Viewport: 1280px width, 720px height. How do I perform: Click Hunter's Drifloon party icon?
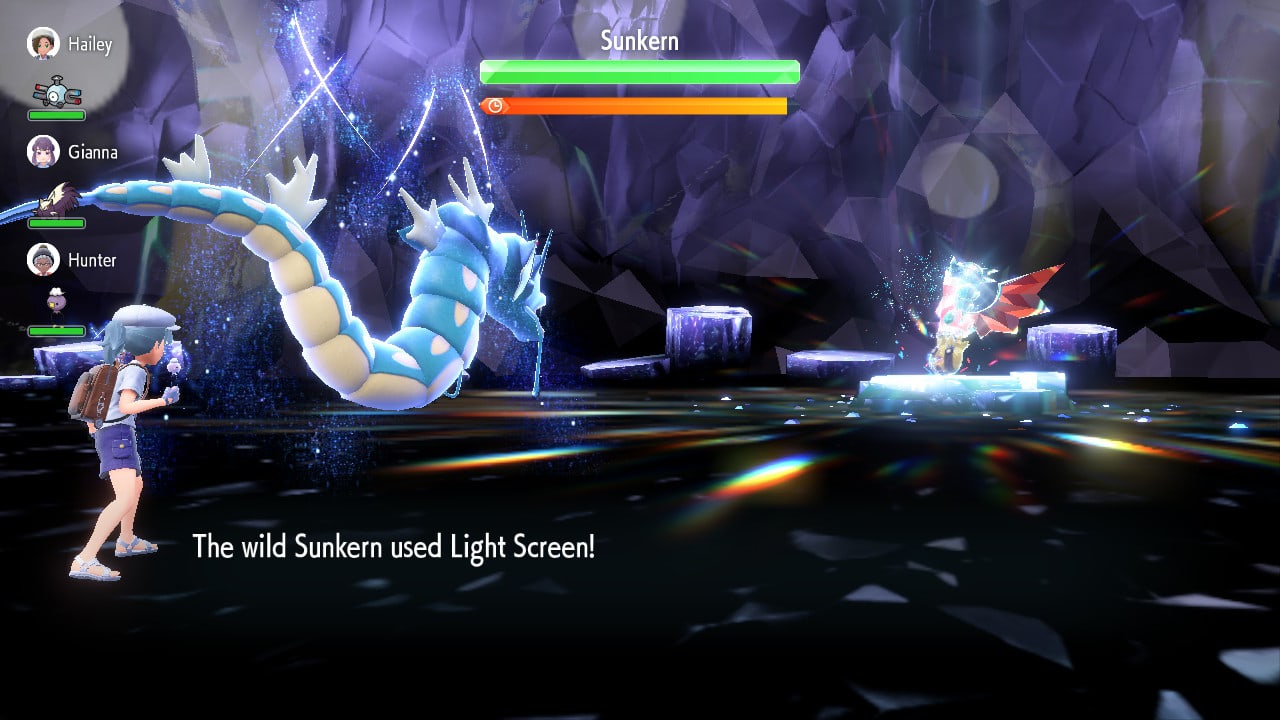pos(55,302)
